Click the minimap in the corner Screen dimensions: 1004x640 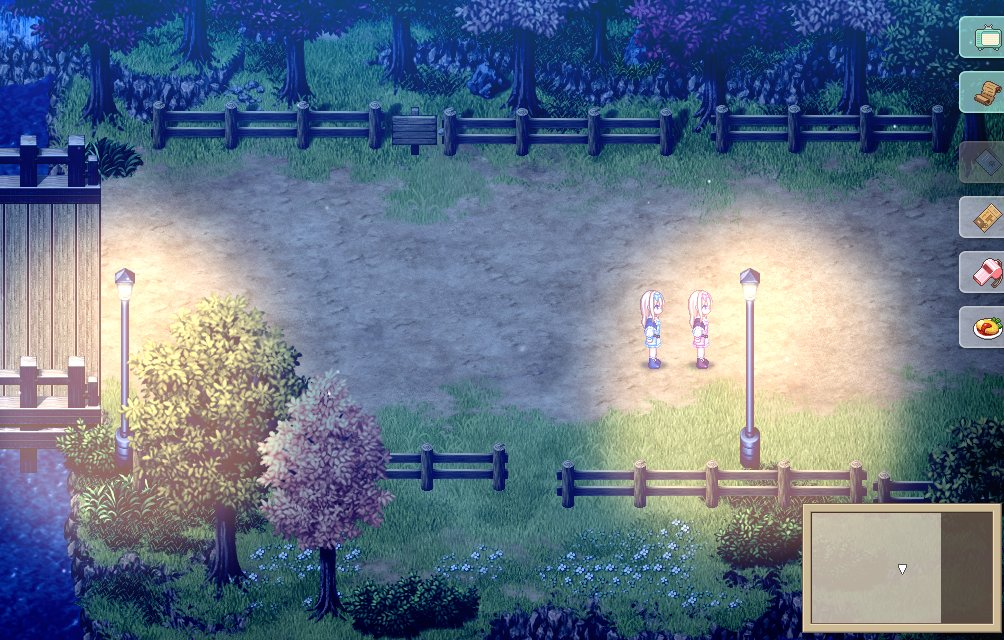click(901, 566)
